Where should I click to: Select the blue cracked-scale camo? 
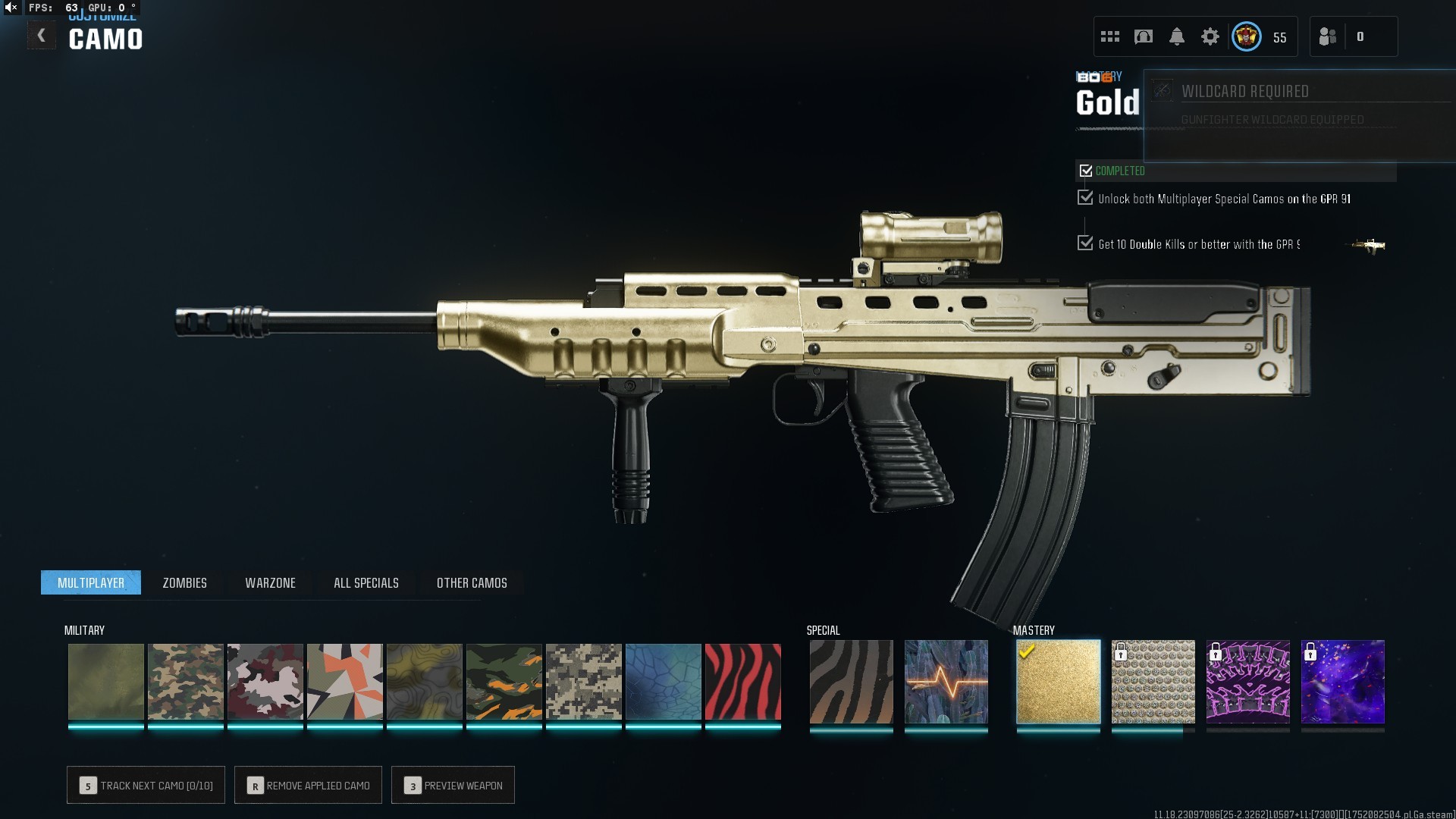(663, 681)
